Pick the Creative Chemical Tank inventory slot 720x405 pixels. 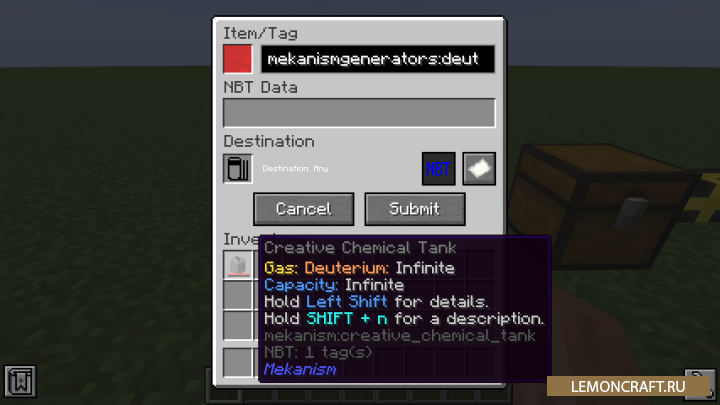tap(238, 265)
